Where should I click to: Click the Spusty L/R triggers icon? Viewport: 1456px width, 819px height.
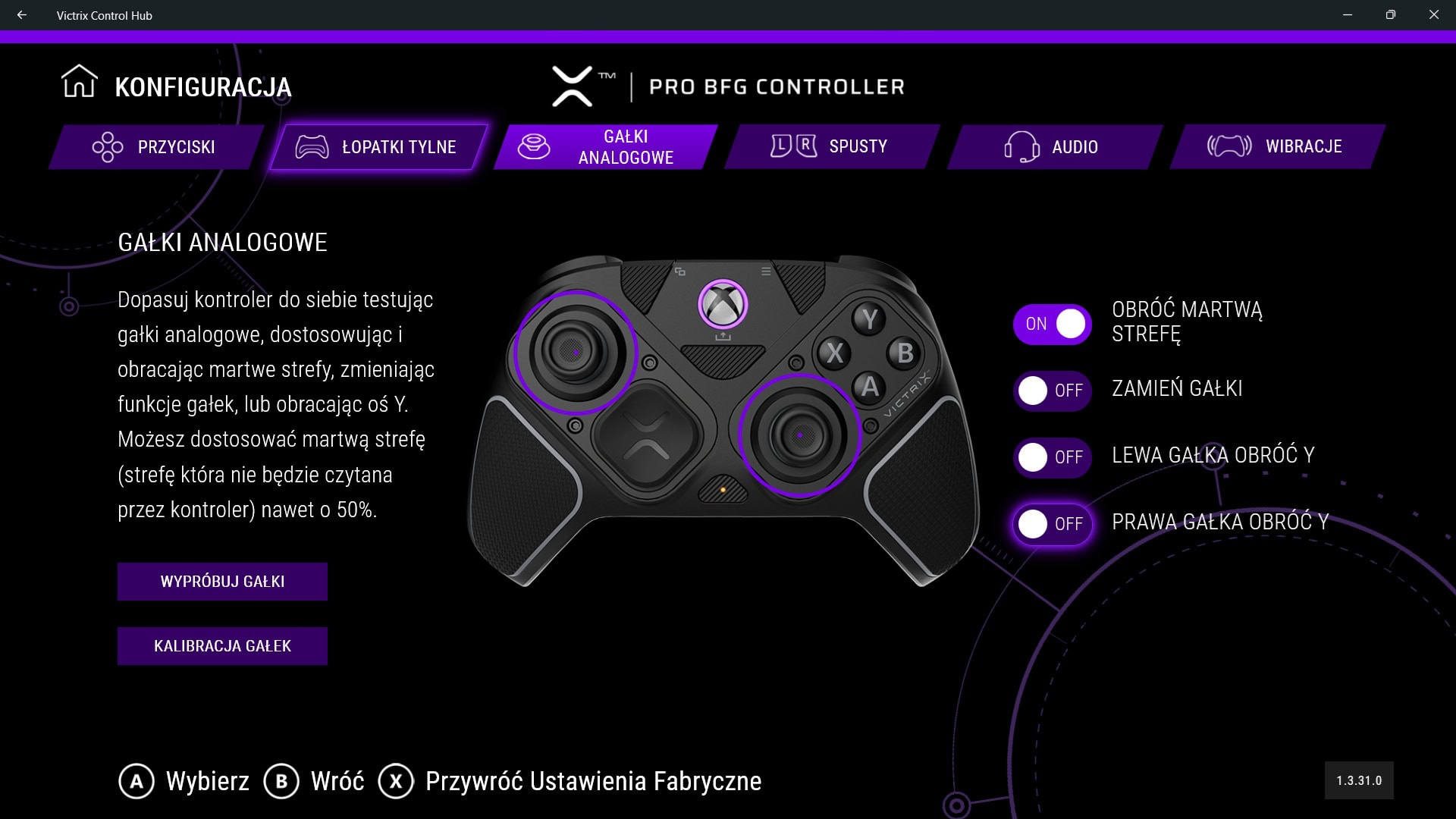click(792, 145)
